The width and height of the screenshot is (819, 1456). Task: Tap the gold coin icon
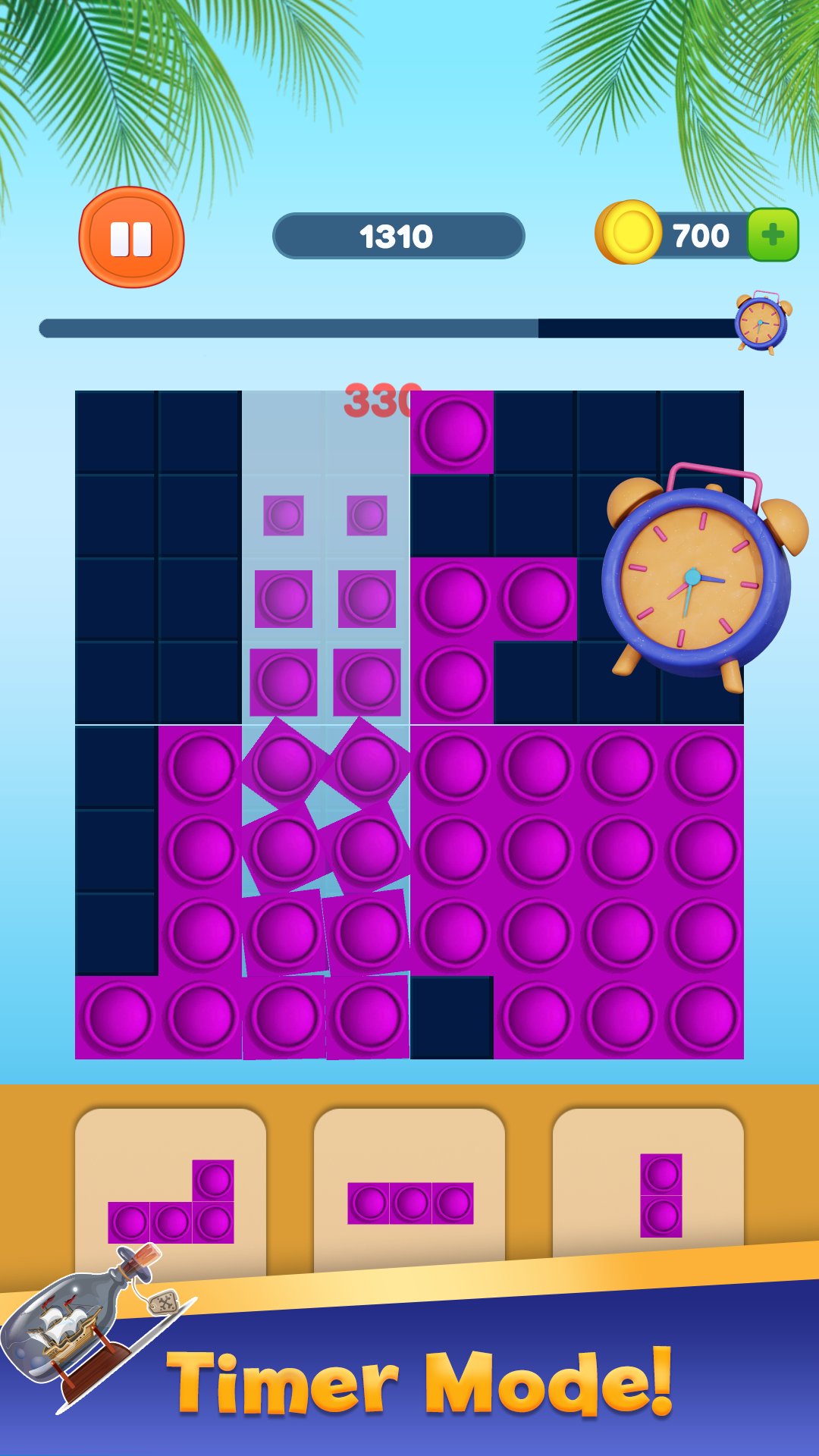coord(629,233)
